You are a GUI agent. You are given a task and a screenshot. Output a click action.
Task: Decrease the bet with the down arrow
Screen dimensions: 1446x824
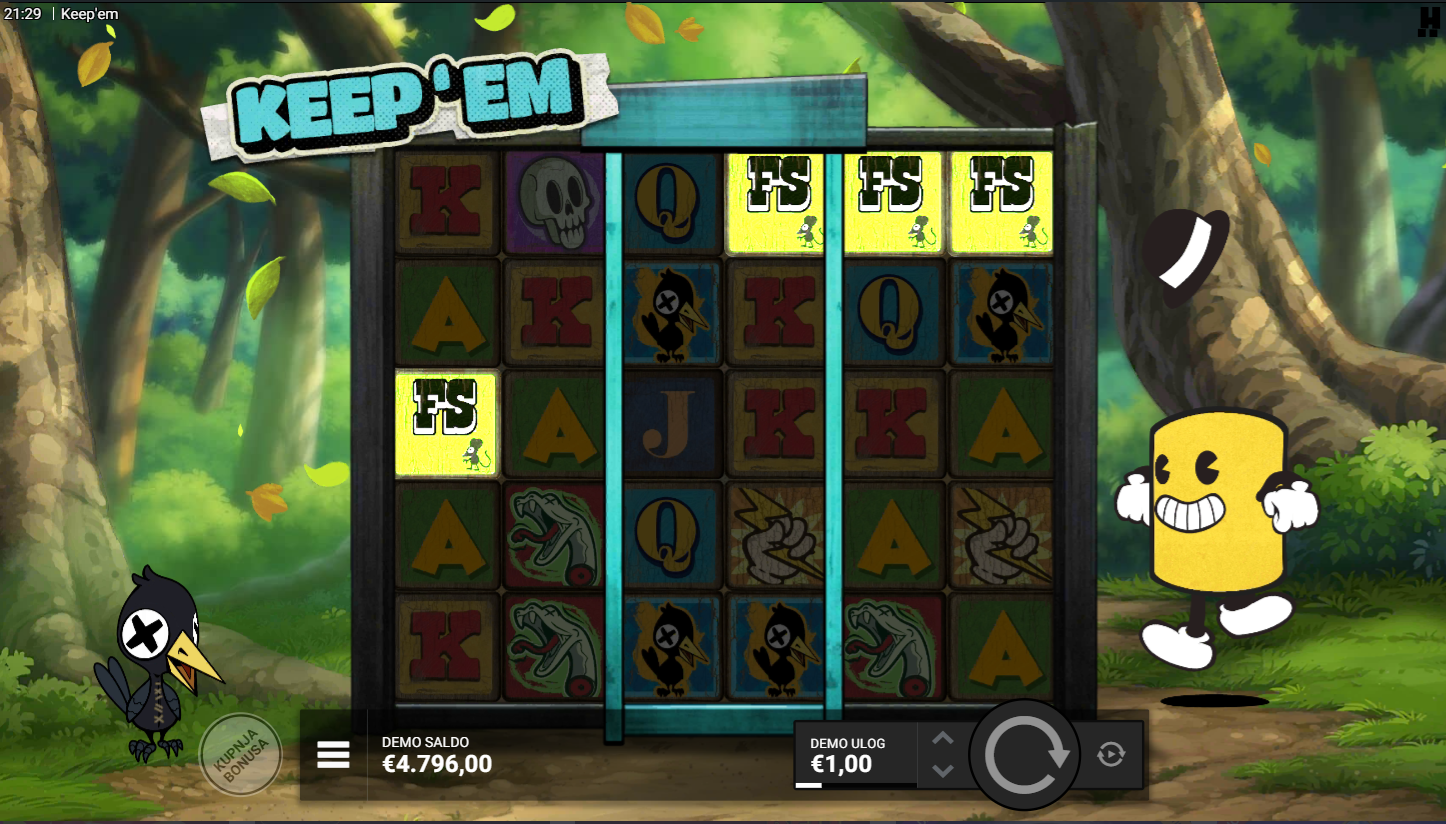[943, 771]
